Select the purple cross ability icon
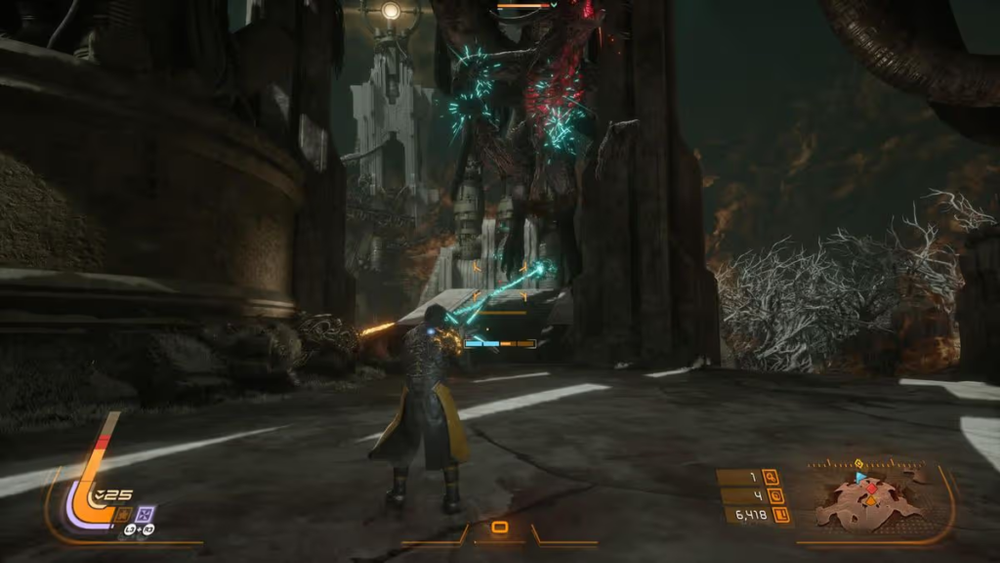Image resolution: width=1000 pixels, height=563 pixels. (x=145, y=514)
